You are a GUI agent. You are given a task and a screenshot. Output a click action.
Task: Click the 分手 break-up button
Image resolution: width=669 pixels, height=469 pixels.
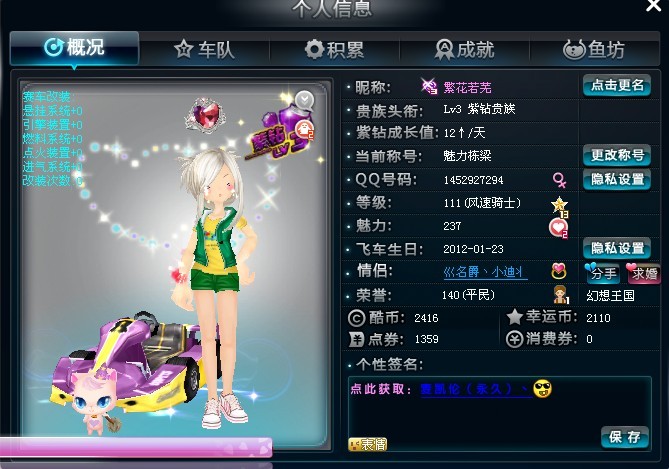[602, 272]
